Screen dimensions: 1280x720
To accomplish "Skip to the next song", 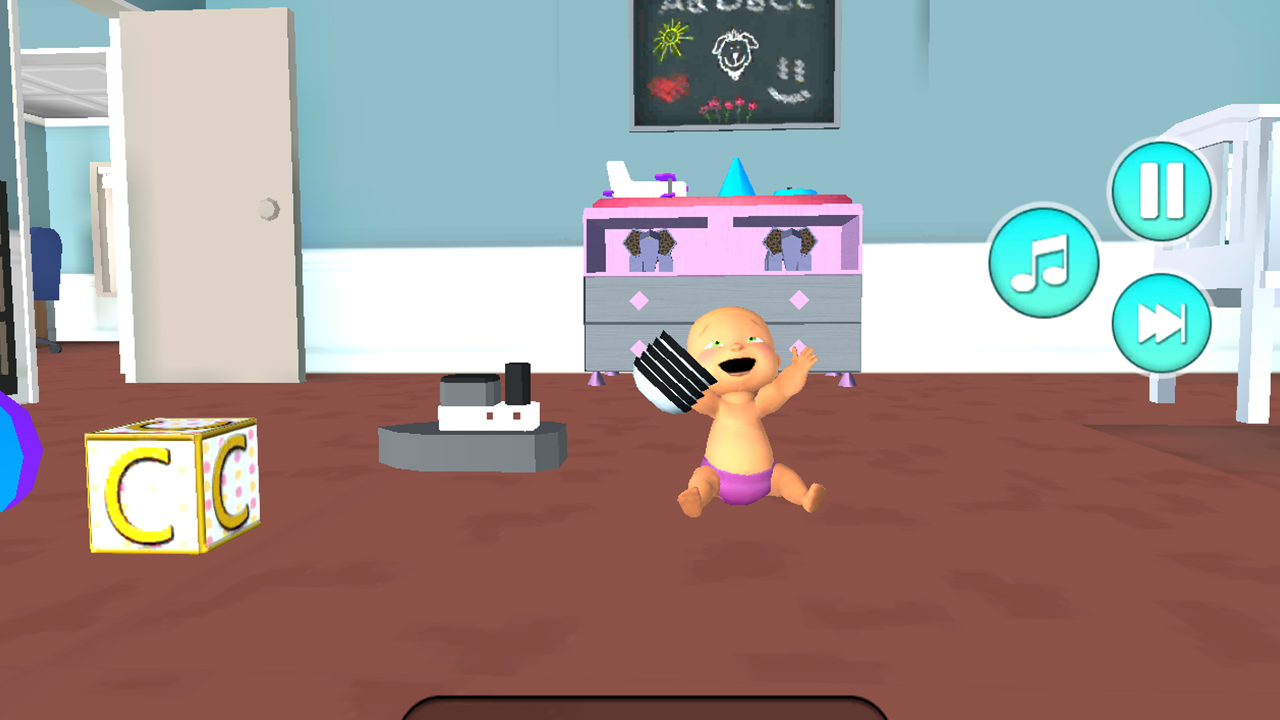I will click(x=1161, y=322).
